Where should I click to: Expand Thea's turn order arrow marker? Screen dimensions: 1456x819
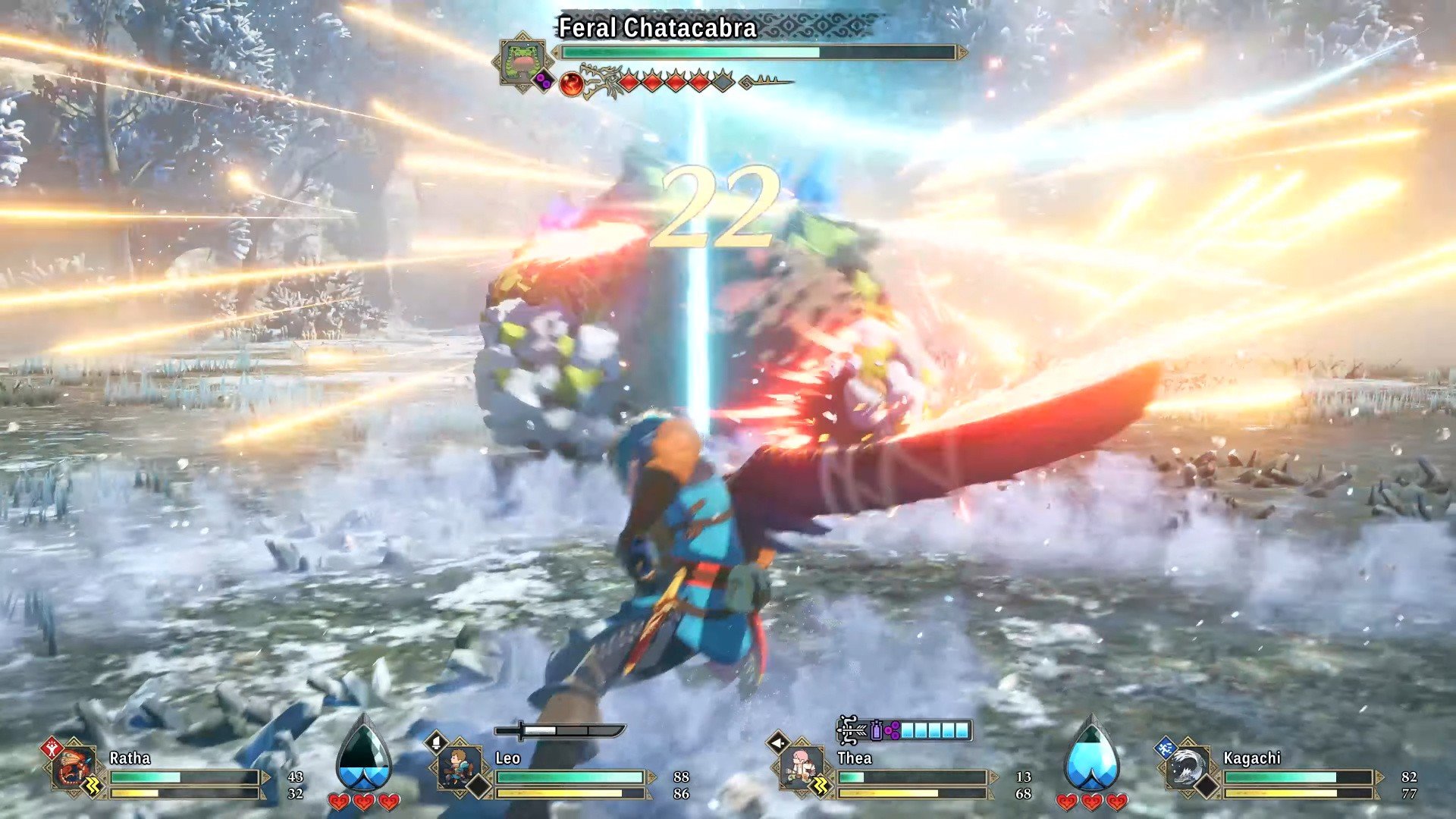pos(777,742)
